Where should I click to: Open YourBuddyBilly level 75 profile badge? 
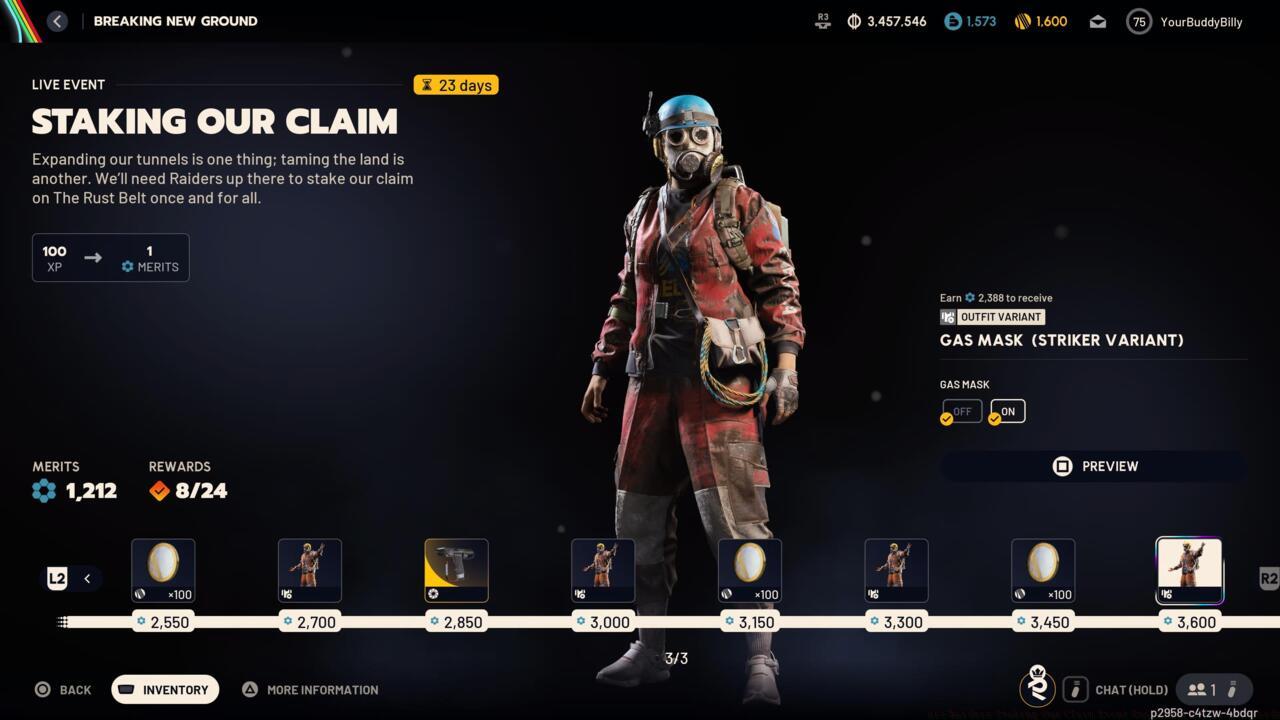click(1138, 21)
